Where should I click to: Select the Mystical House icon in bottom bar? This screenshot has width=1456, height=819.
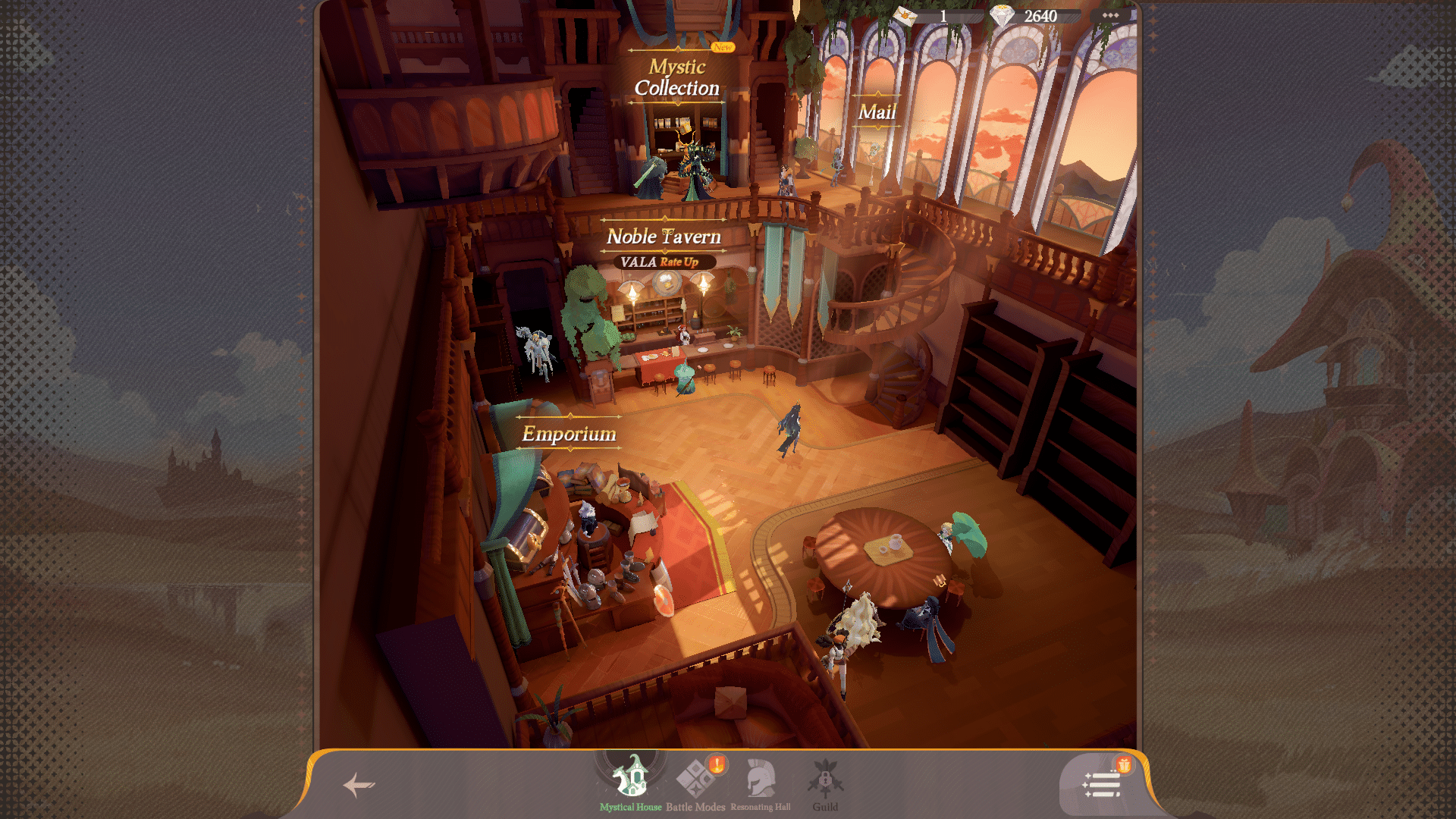tap(628, 777)
